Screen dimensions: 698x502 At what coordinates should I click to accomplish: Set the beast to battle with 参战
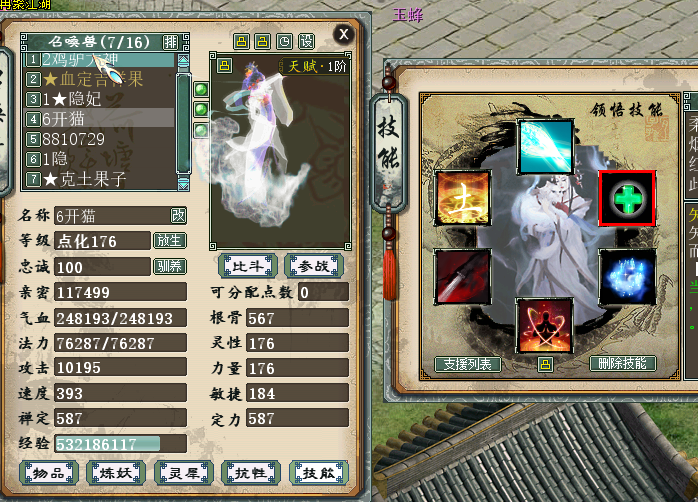pyautogui.click(x=314, y=265)
